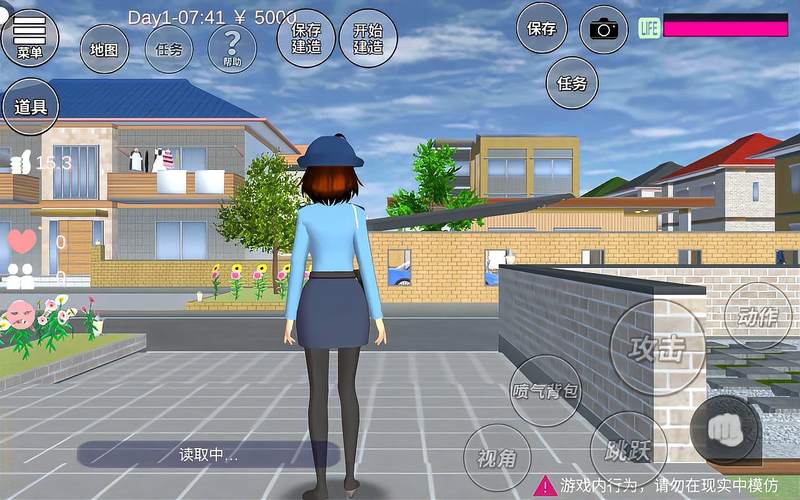The width and height of the screenshot is (800, 500).
Task: Use the 喷气背包 jetpack button
Action: point(545,390)
